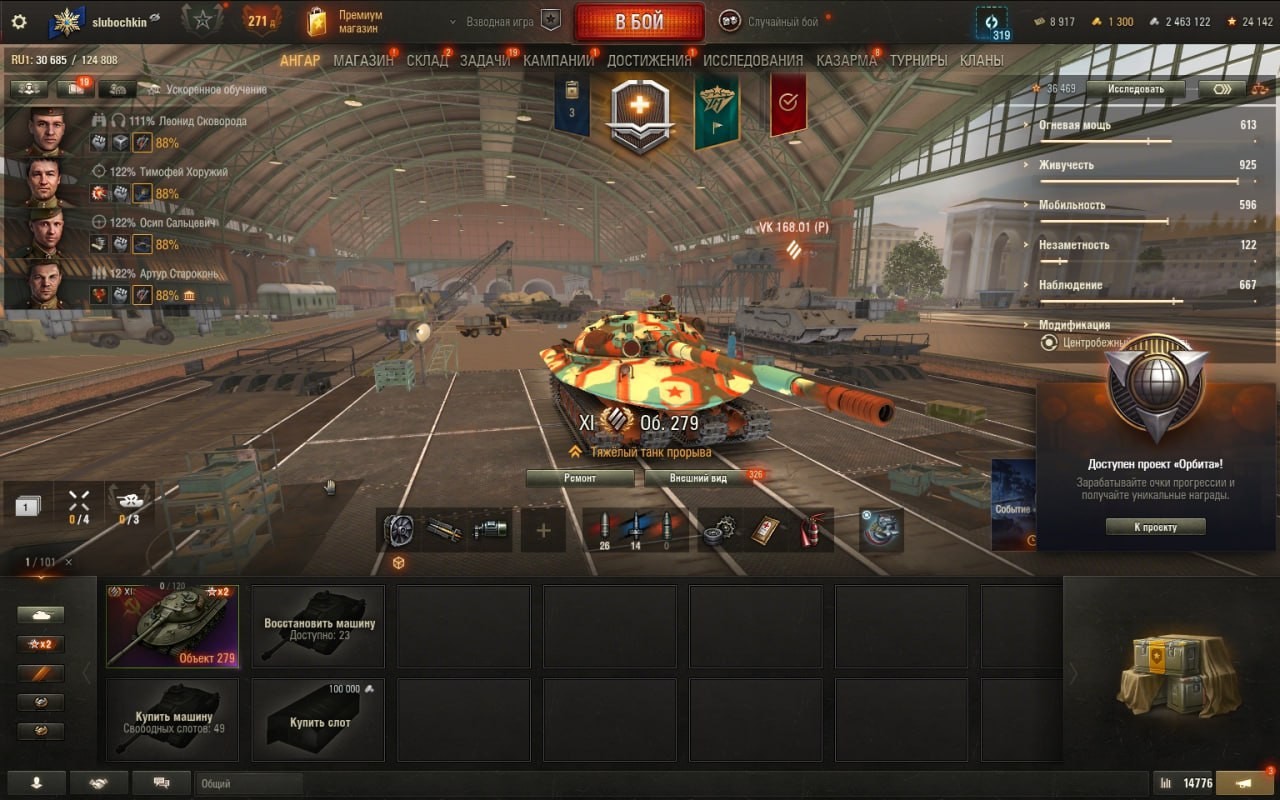1280x800 pixels.
Task: Open the Орбита project via К проекту
Action: (1155, 527)
